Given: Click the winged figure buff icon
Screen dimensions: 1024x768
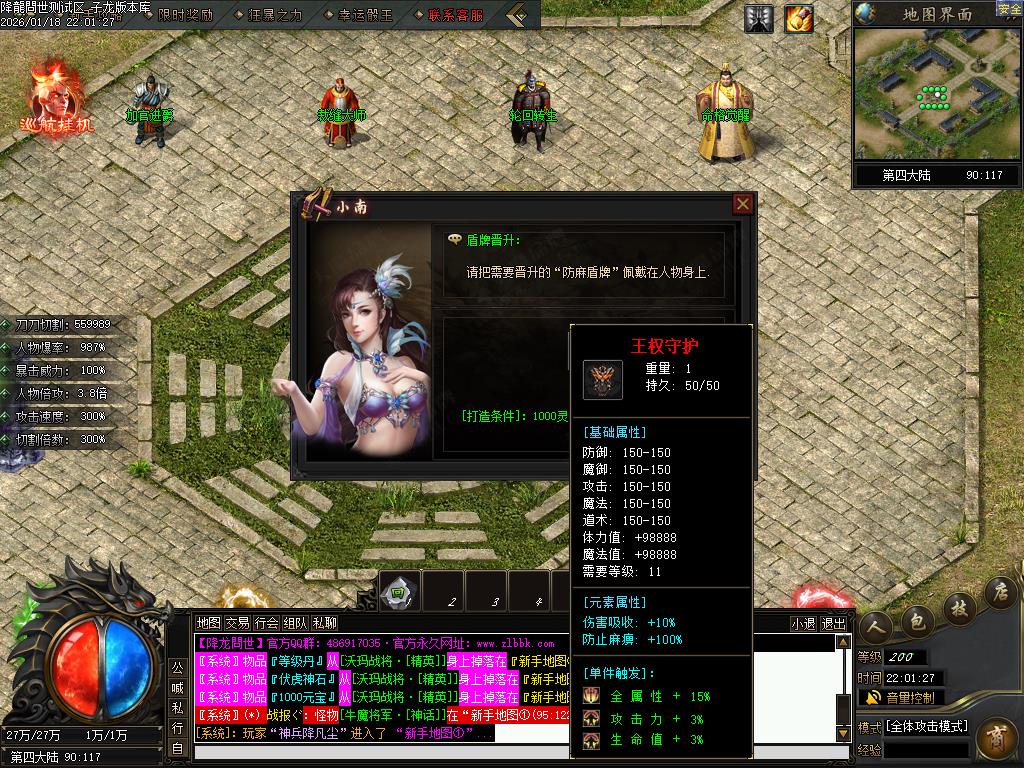Looking at the screenshot, I should click(759, 17).
